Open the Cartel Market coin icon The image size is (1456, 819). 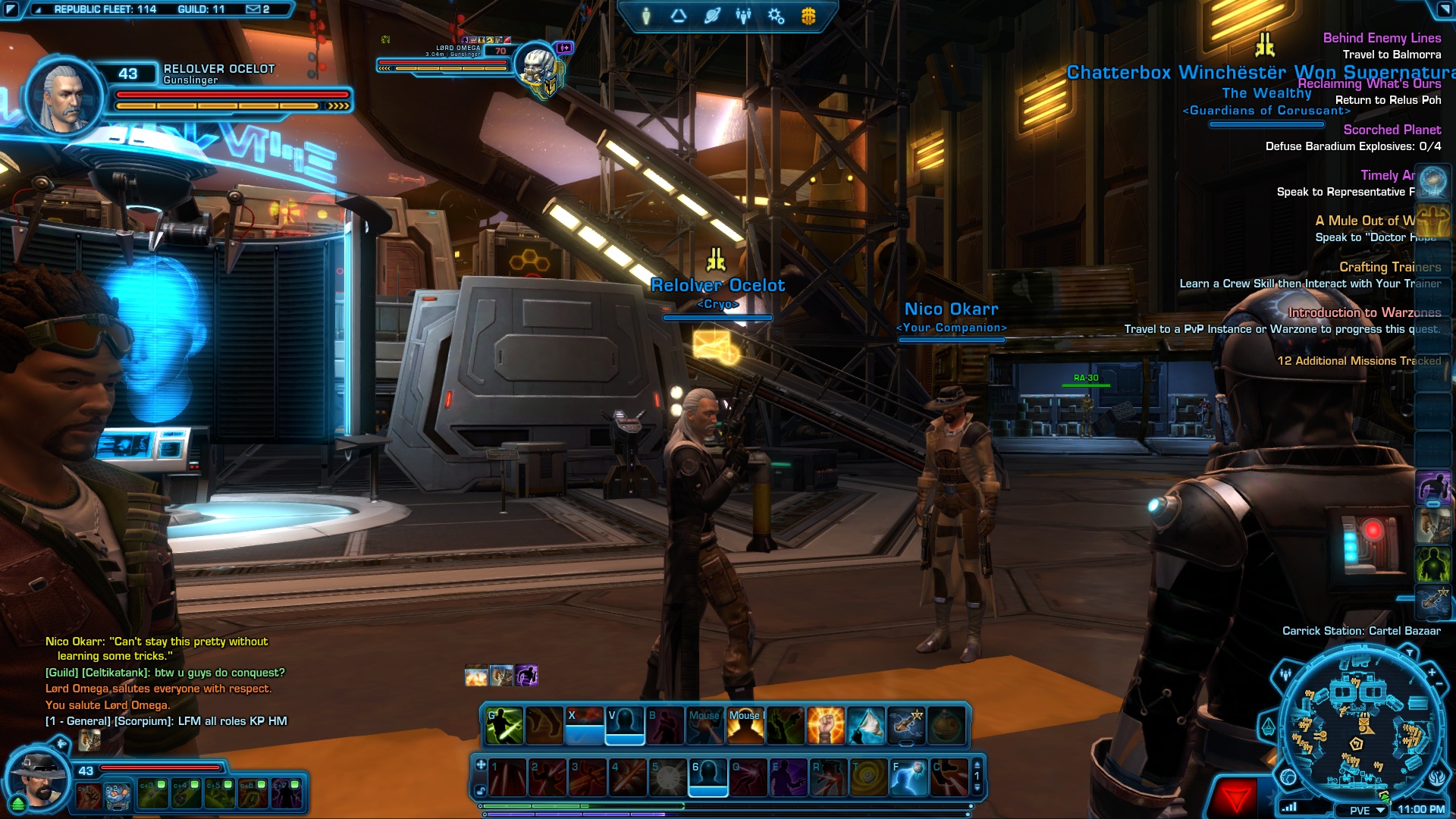click(808, 16)
